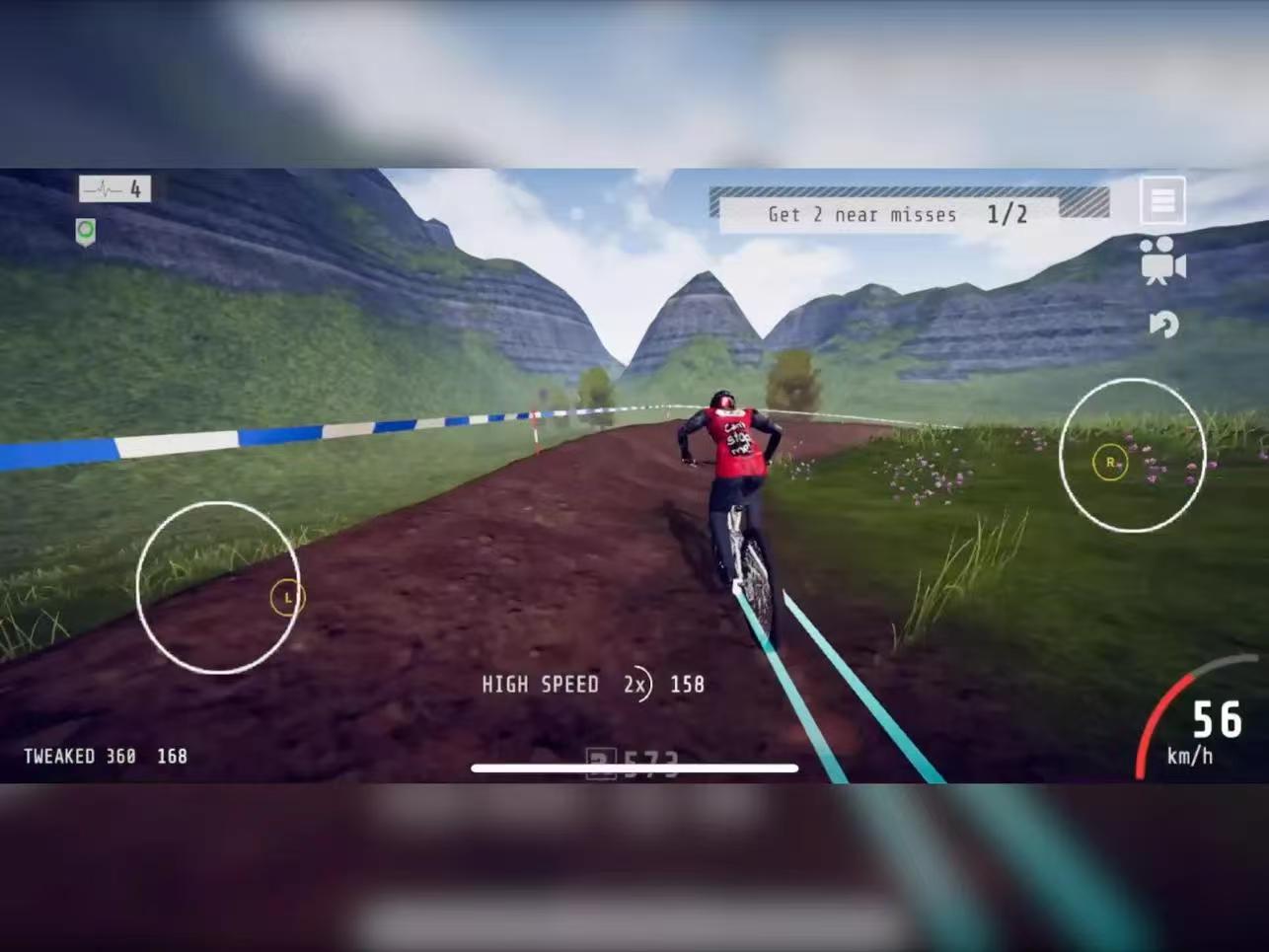Tap the restart arrow icon
This screenshot has width=1269, height=952.
1164,325
